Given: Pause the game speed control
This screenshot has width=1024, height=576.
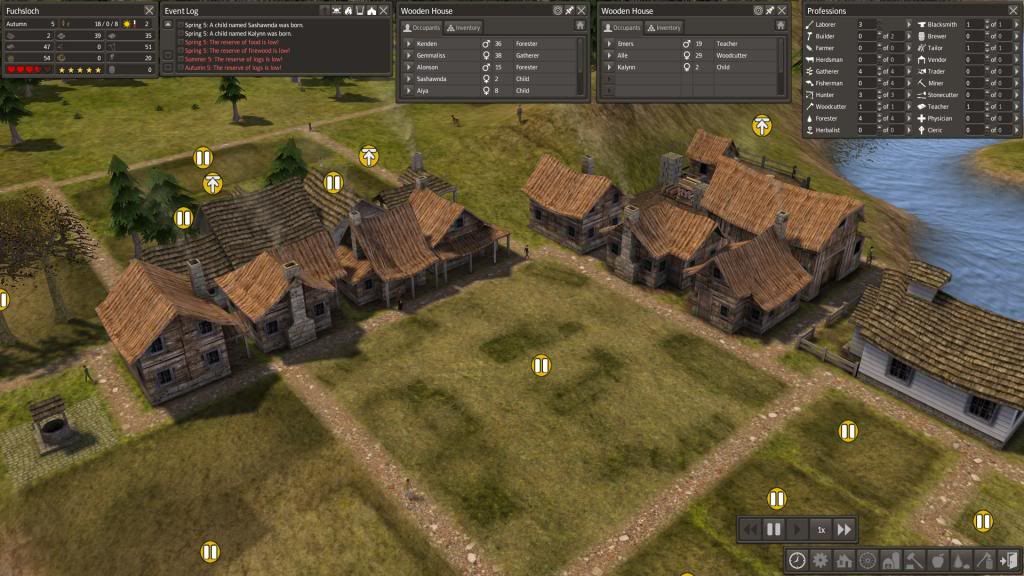Looking at the screenshot, I should coord(773,529).
